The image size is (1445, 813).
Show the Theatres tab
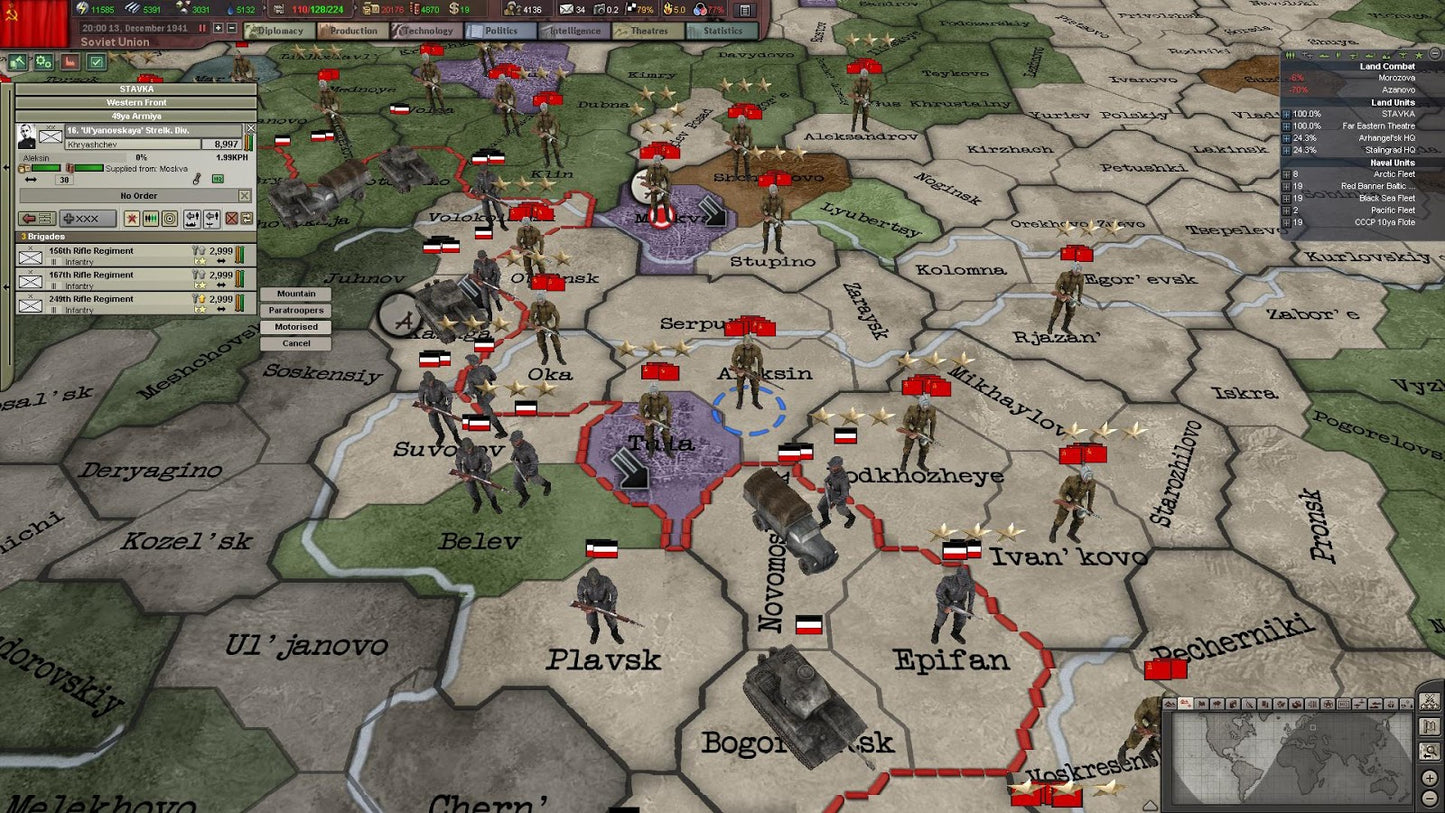tap(649, 31)
